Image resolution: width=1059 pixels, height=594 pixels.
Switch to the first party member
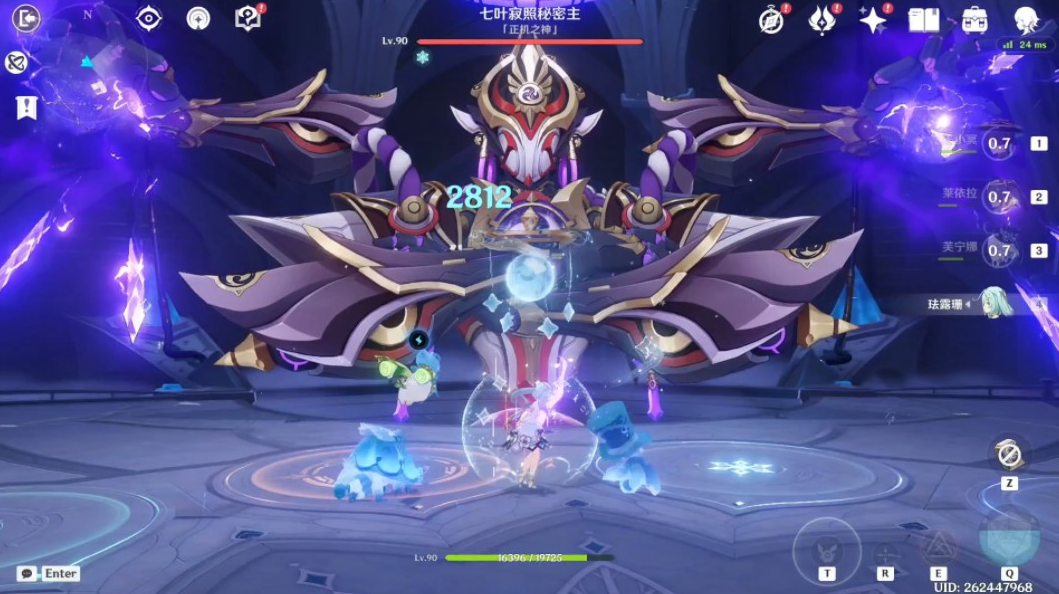[x=998, y=144]
